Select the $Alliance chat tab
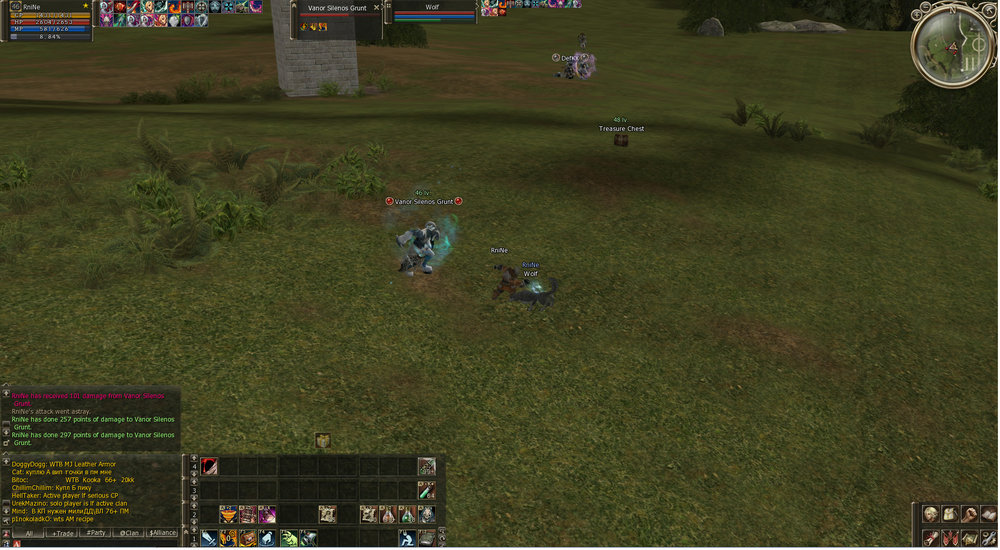The height and width of the screenshot is (550, 1000). [163, 533]
